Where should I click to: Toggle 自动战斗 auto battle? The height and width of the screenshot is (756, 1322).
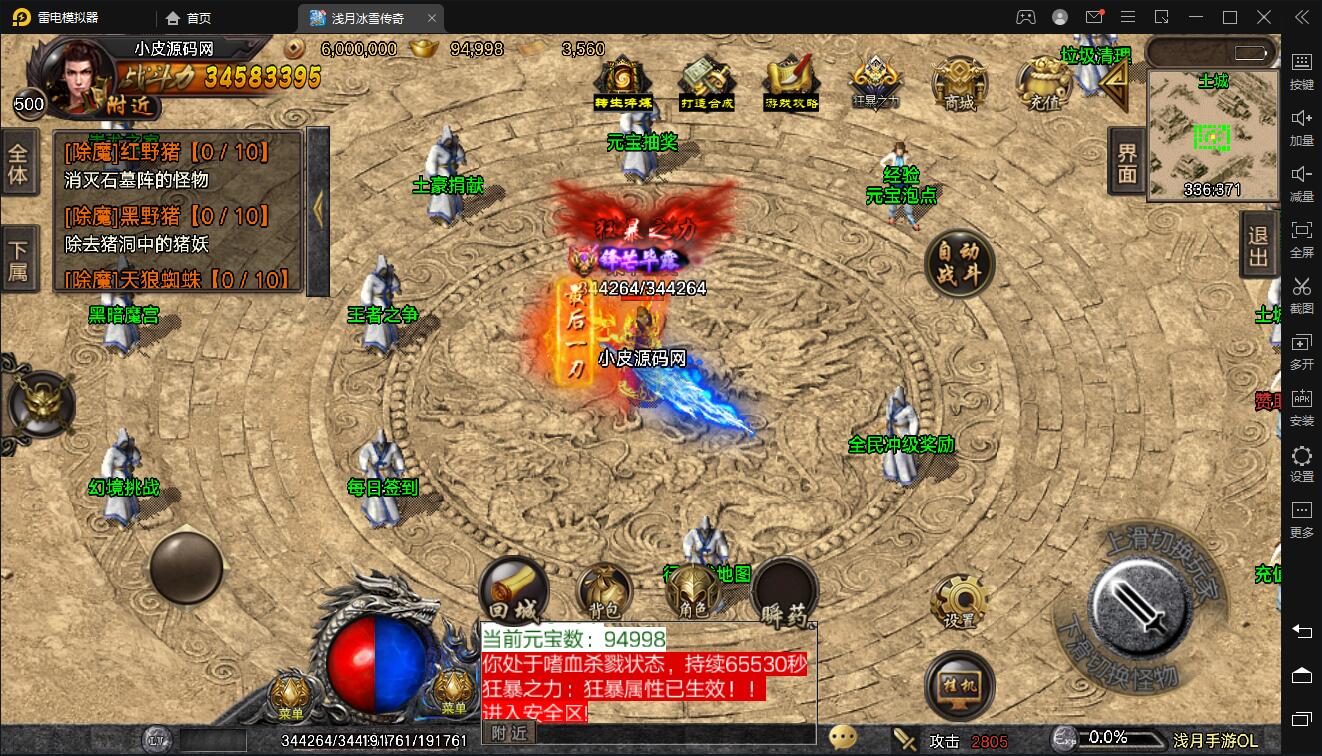pyautogui.click(x=959, y=264)
